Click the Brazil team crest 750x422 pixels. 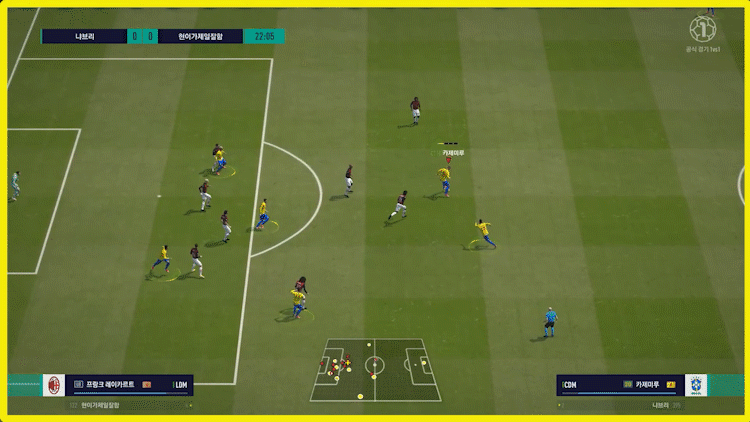pyautogui.click(x=695, y=385)
